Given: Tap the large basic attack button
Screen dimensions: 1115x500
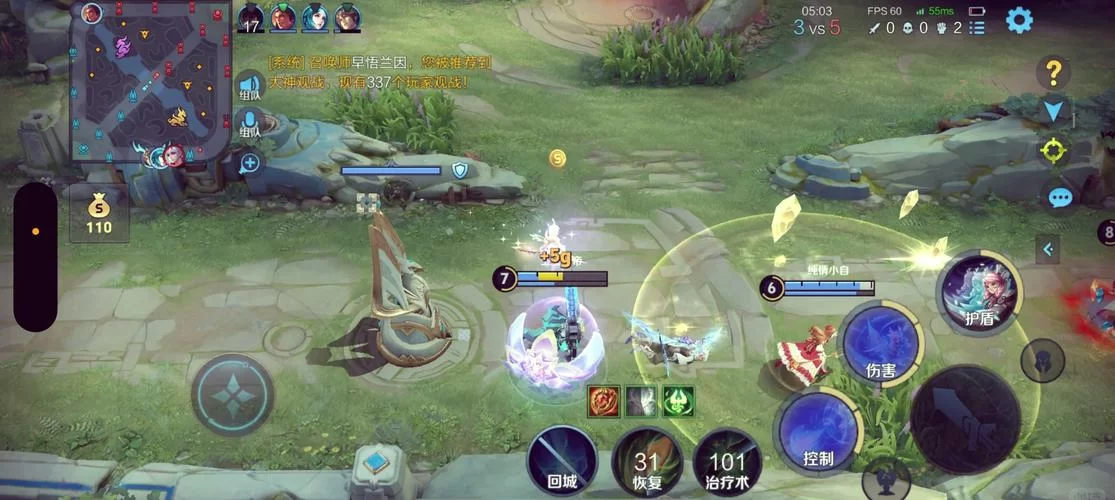Looking at the screenshot, I should point(965,418).
